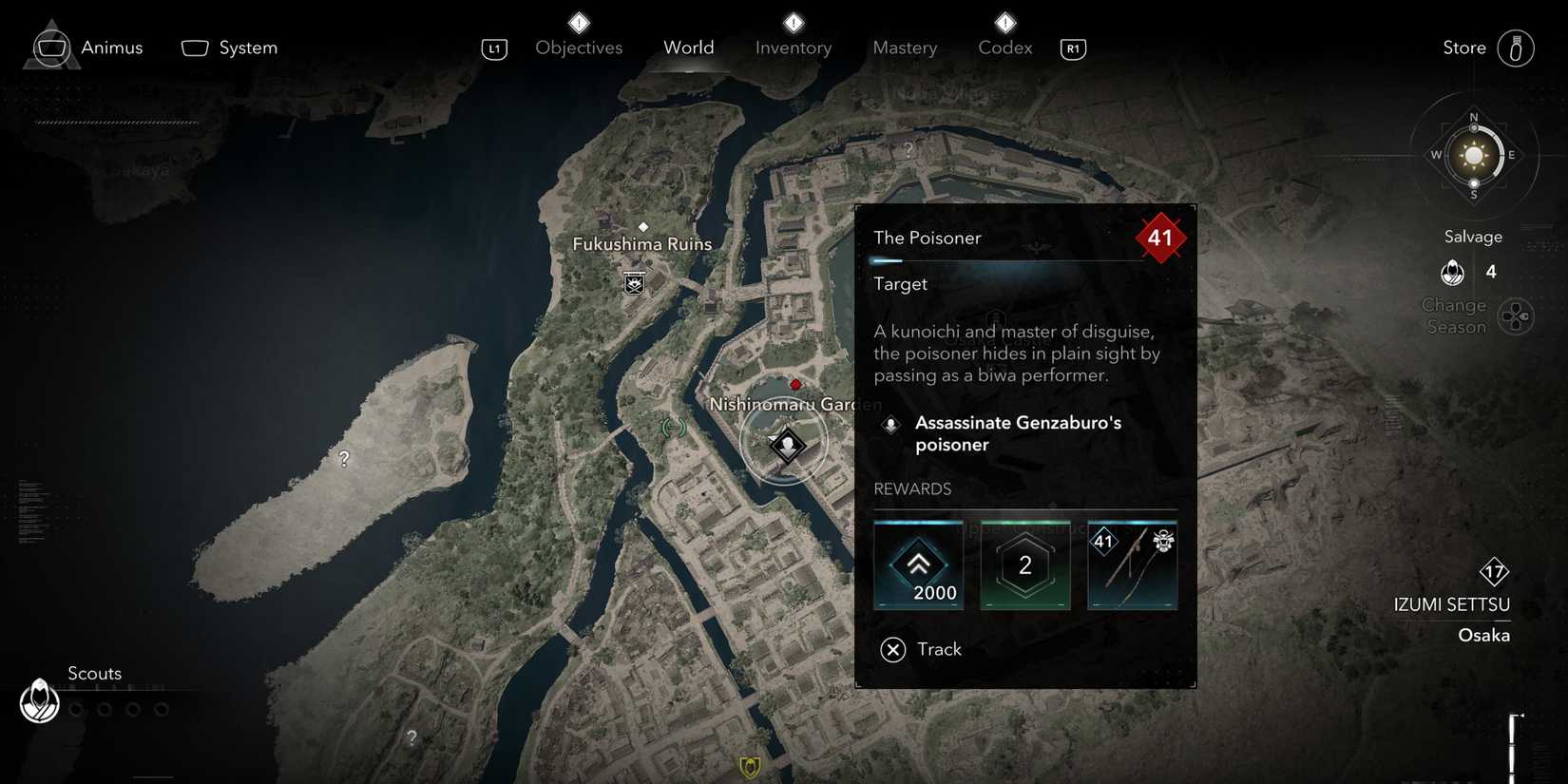Click the compass in the corner

(x=1473, y=156)
